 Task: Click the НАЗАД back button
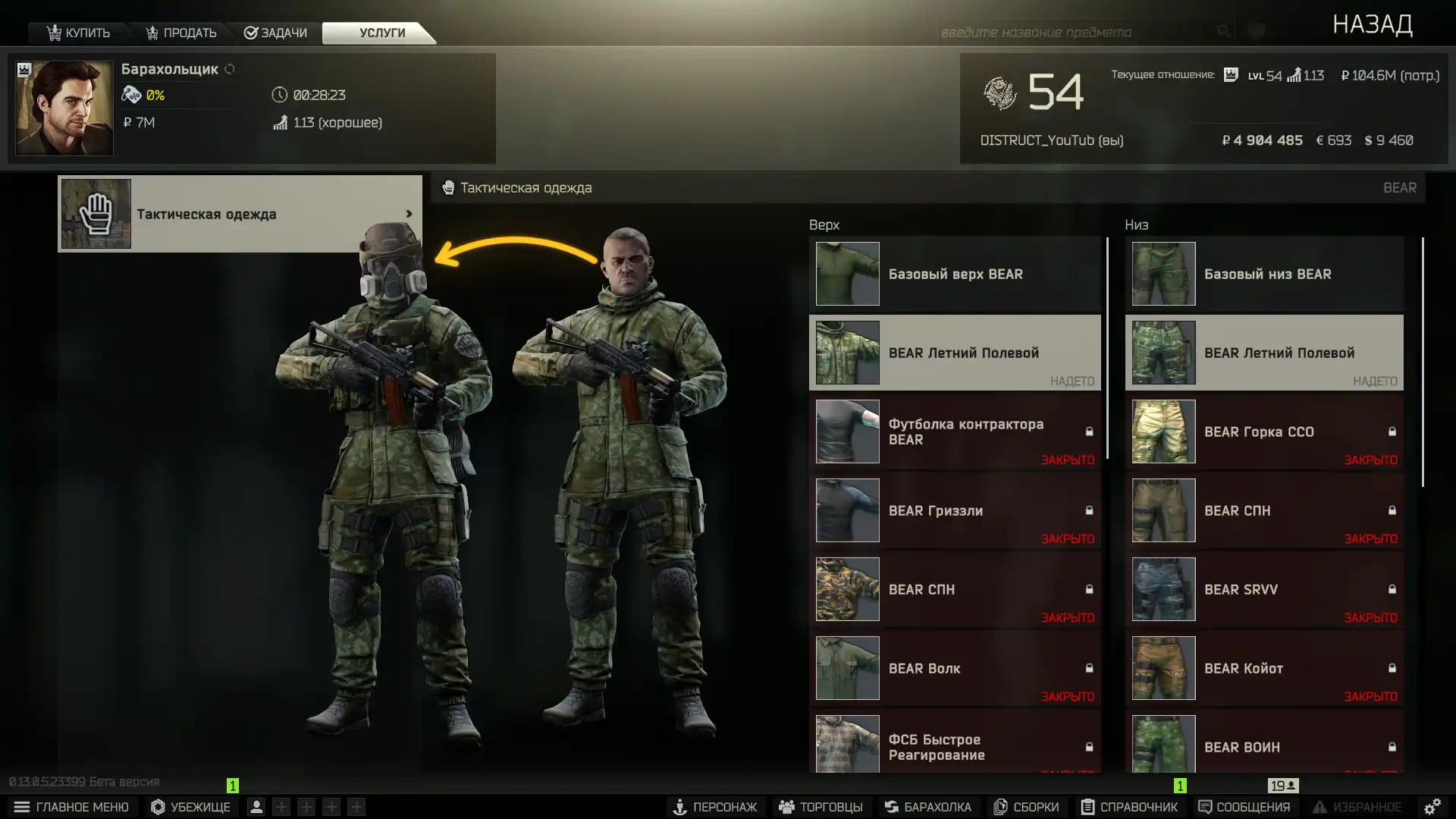click(1372, 25)
